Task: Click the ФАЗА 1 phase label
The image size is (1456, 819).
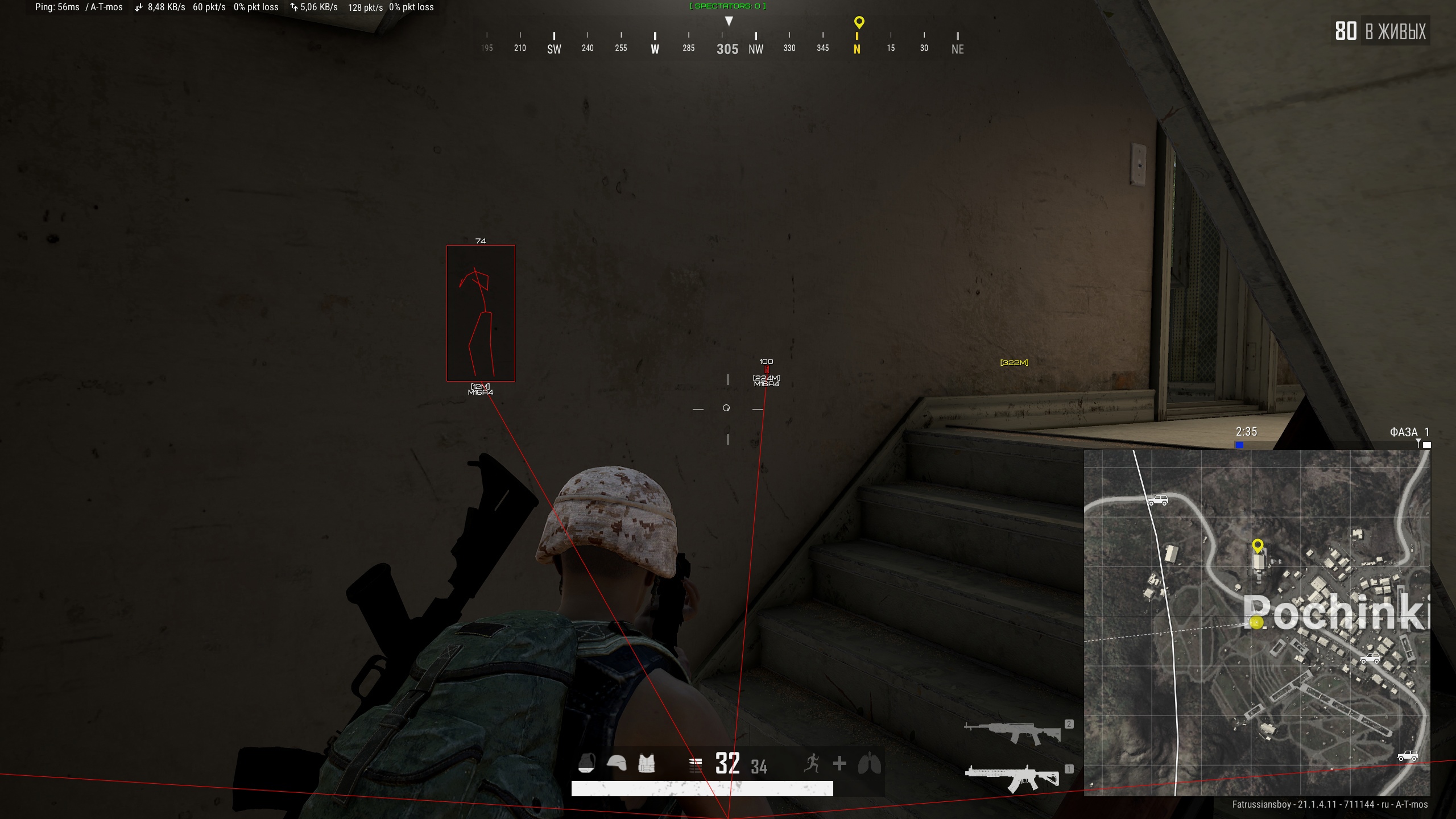Action: 1411,432
